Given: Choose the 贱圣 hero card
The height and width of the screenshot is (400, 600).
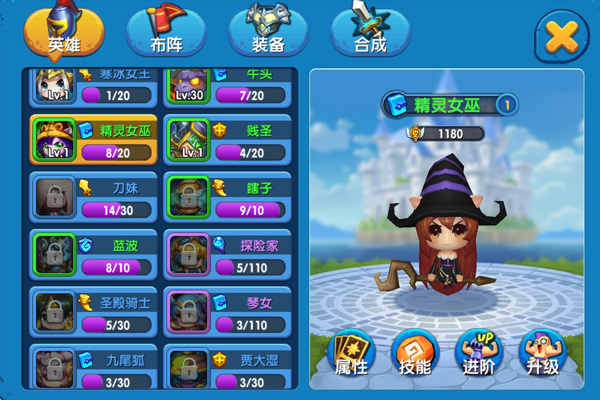Looking at the screenshot, I should coord(228,139).
